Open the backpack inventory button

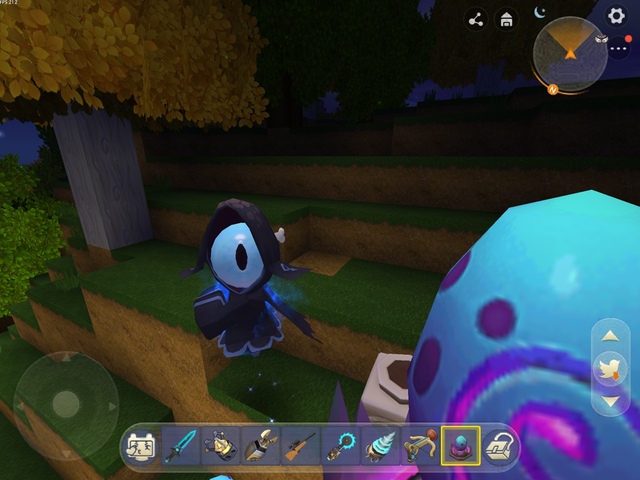click(x=499, y=447)
